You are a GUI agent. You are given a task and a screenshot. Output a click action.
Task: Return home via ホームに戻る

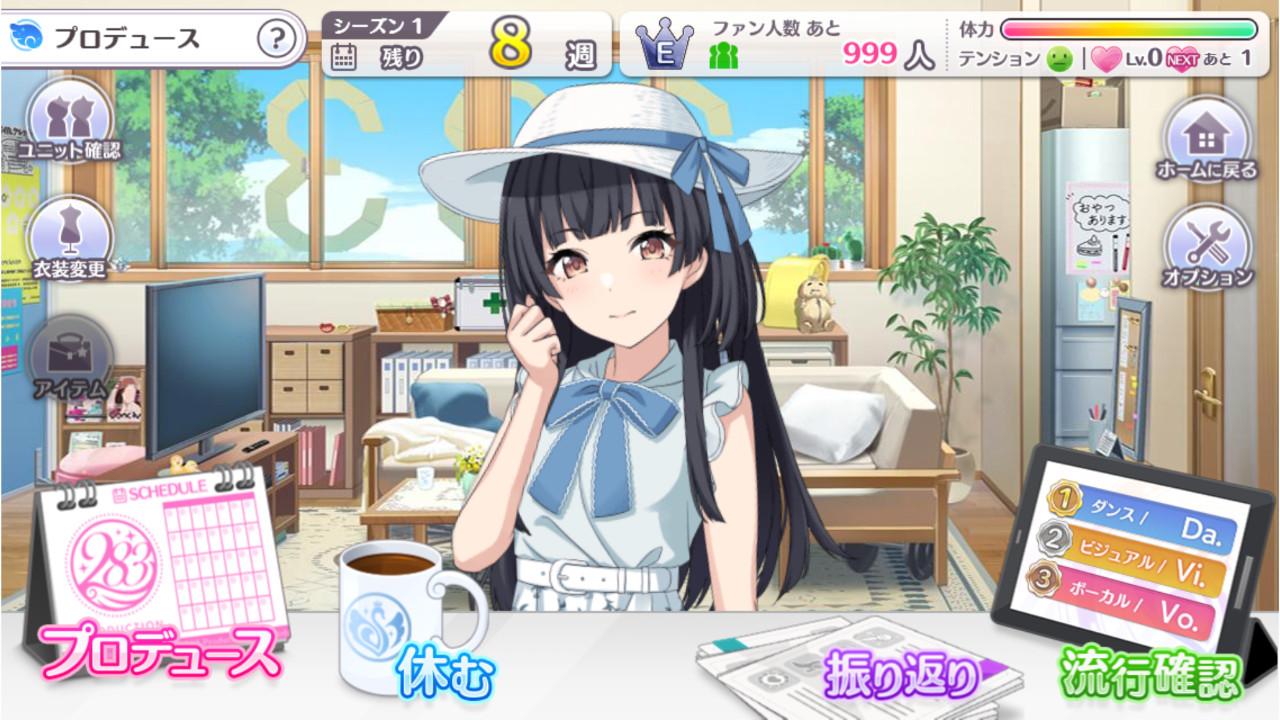[1207, 138]
